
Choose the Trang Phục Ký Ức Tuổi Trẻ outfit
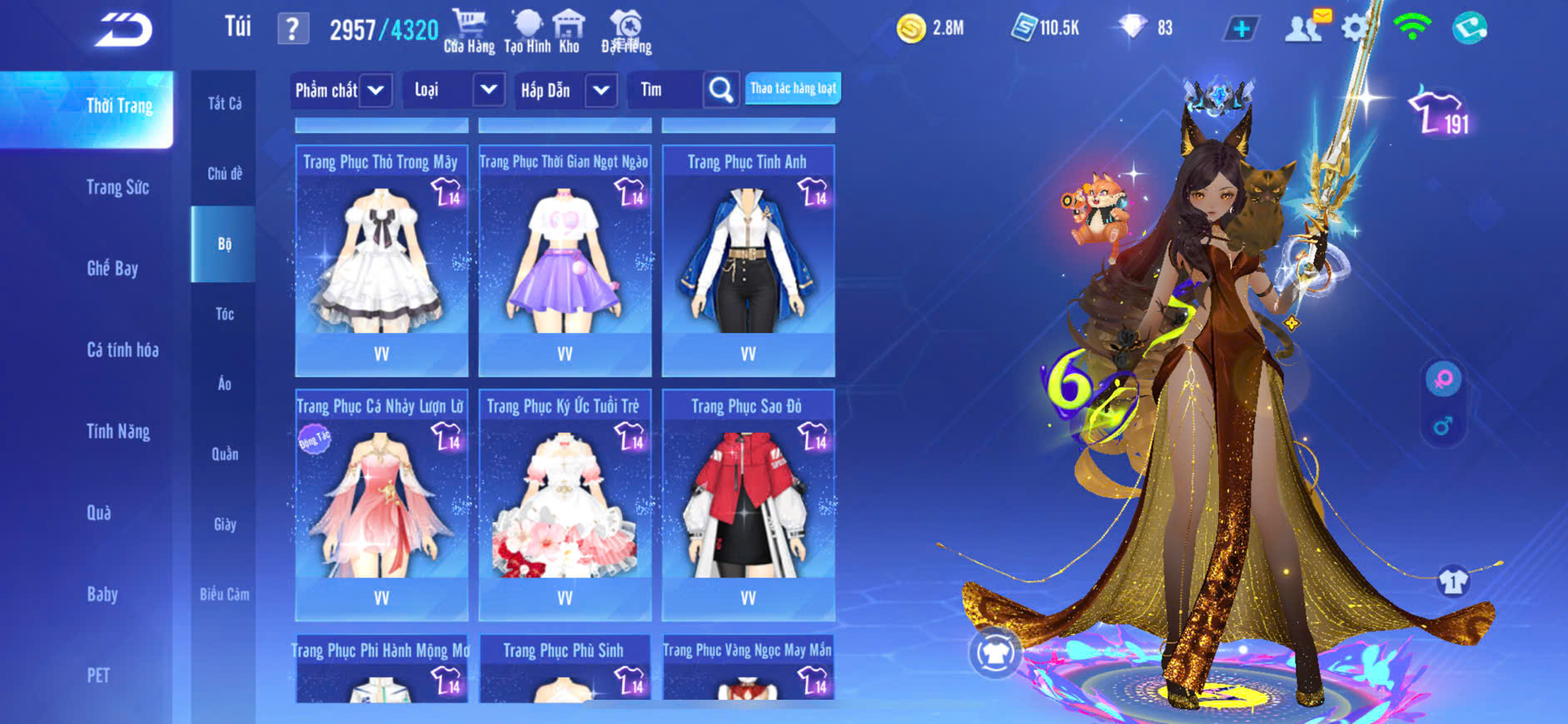565,504
